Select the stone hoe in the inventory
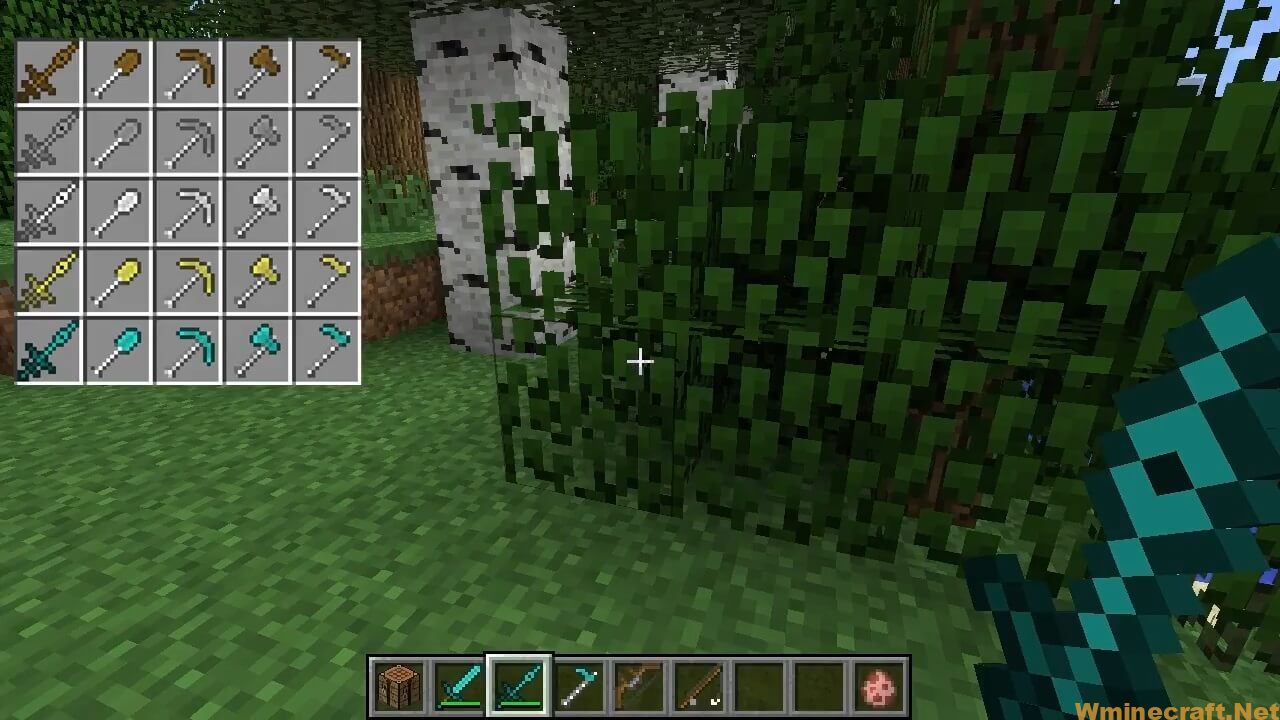This screenshot has width=1280, height=720. point(327,140)
